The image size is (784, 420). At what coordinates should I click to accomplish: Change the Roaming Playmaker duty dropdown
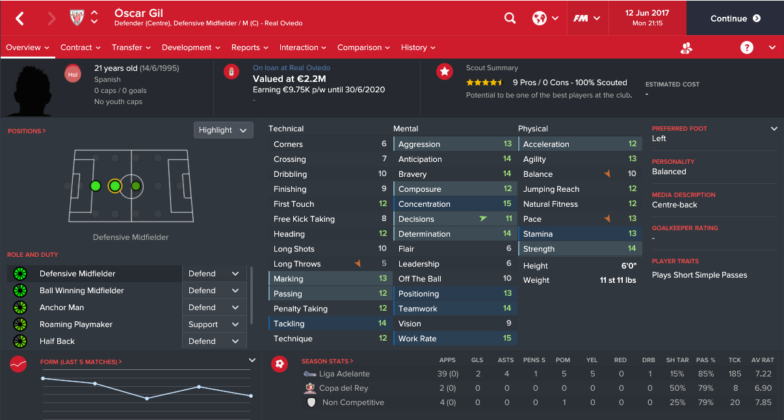coord(215,324)
